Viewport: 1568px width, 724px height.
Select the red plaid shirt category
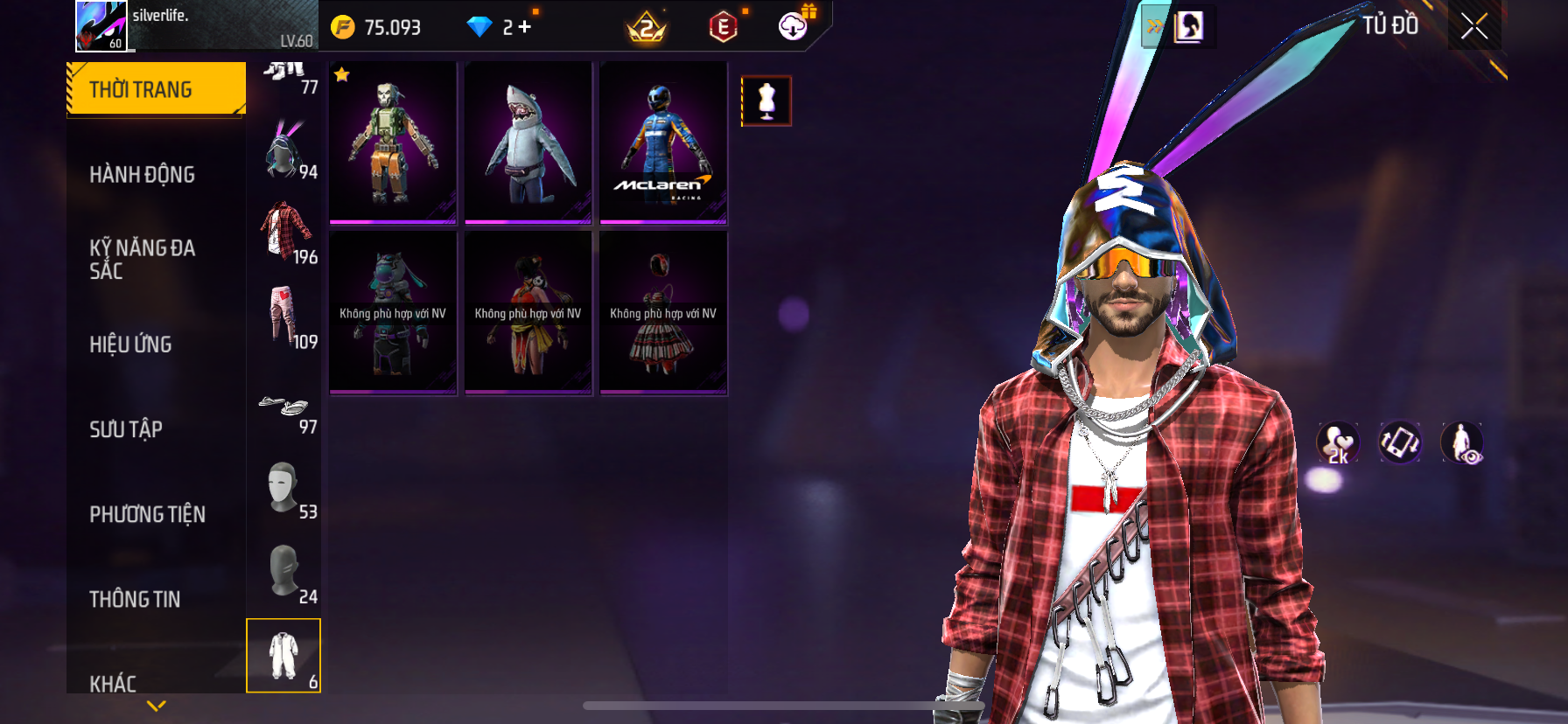coord(284,233)
